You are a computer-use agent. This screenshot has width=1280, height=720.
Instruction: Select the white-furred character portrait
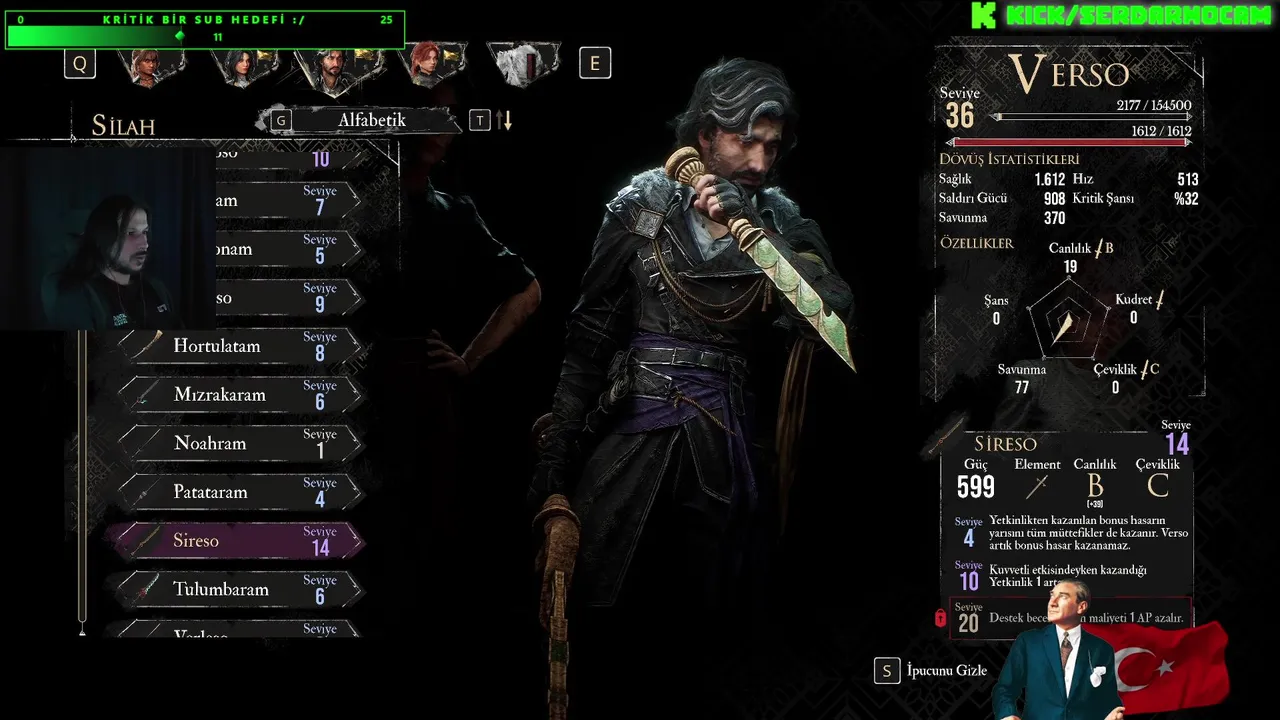(524, 65)
